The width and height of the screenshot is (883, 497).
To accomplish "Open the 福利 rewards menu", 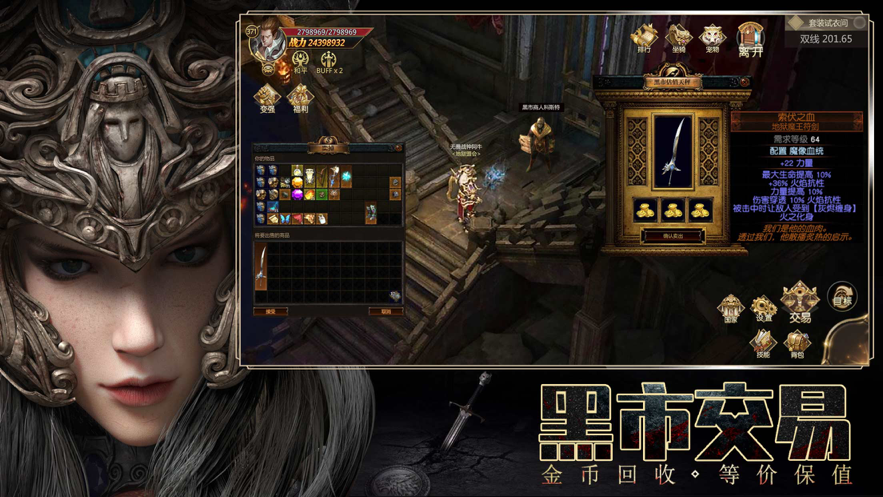I will point(299,97).
